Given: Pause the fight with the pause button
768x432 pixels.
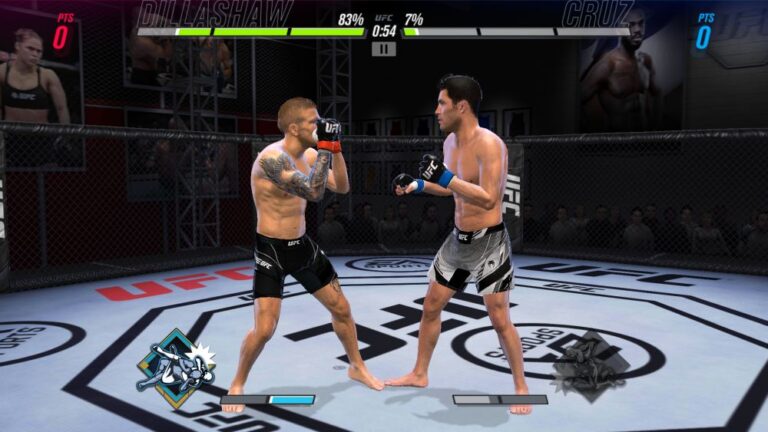Looking at the screenshot, I should coord(384,48).
